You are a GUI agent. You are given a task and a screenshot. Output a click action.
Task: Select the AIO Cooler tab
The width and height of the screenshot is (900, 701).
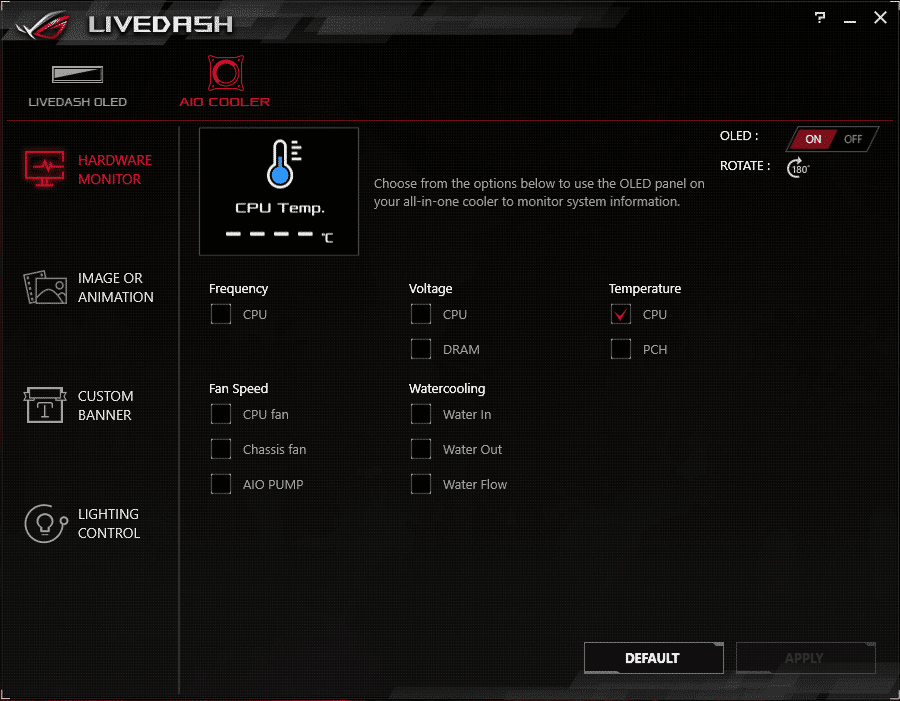pyautogui.click(x=225, y=81)
